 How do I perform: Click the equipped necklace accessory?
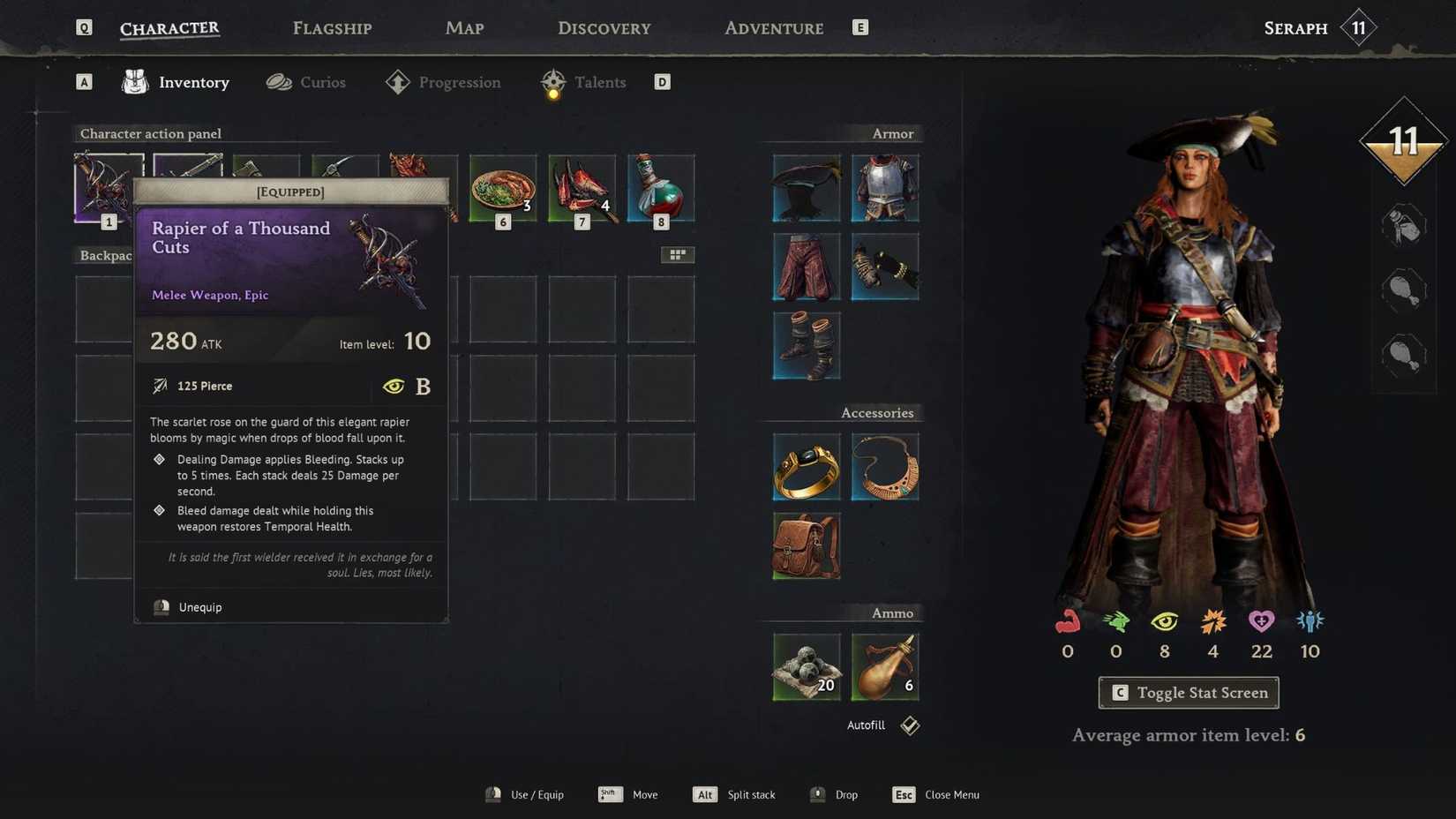884,467
